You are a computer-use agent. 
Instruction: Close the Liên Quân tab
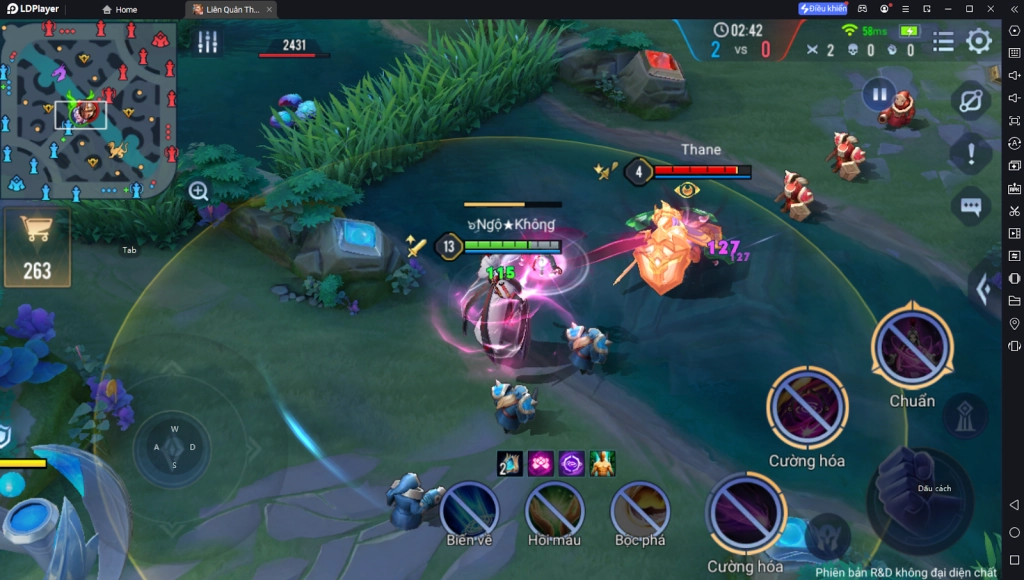point(269,9)
